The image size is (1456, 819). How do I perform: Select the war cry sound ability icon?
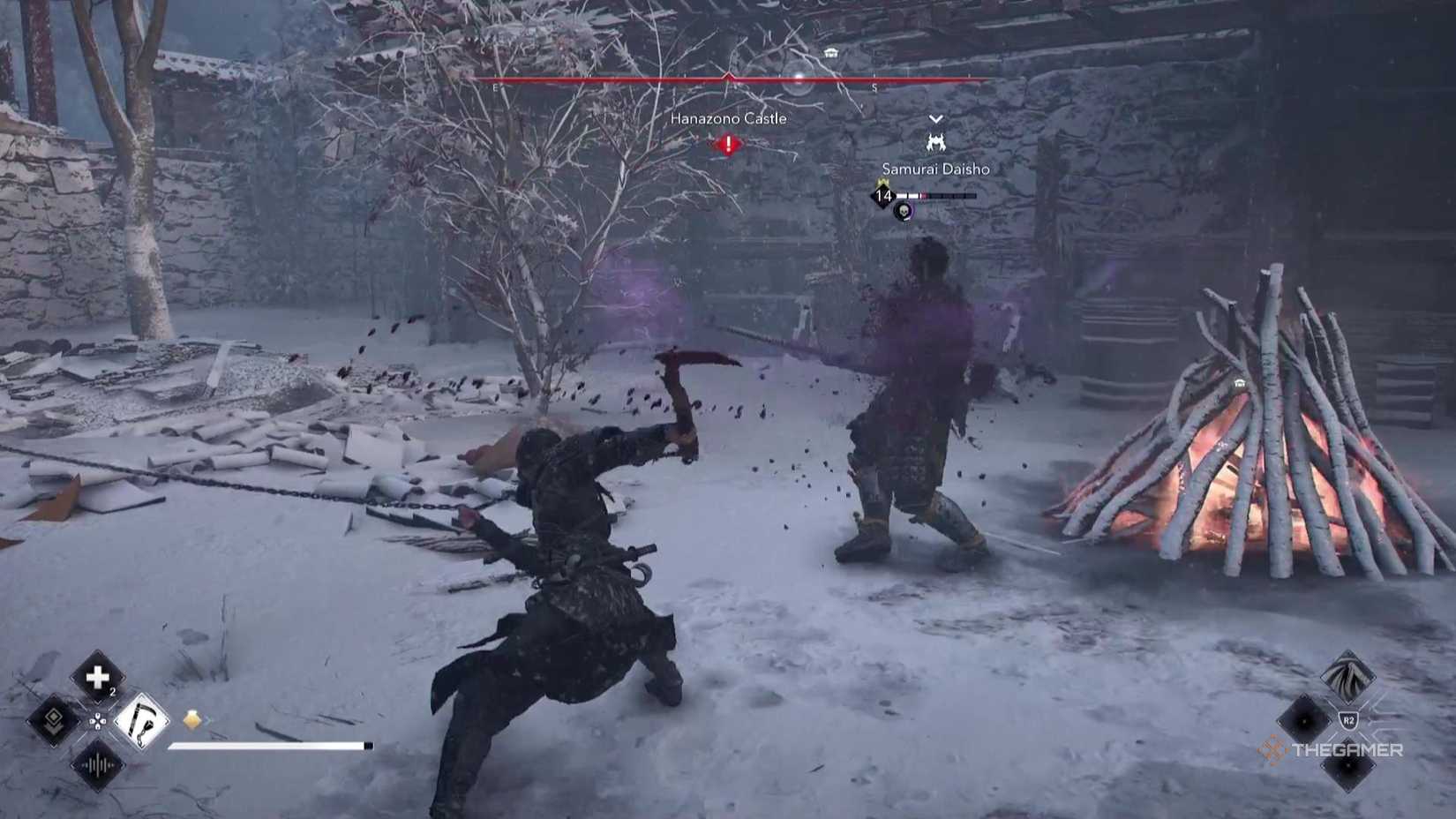97,764
